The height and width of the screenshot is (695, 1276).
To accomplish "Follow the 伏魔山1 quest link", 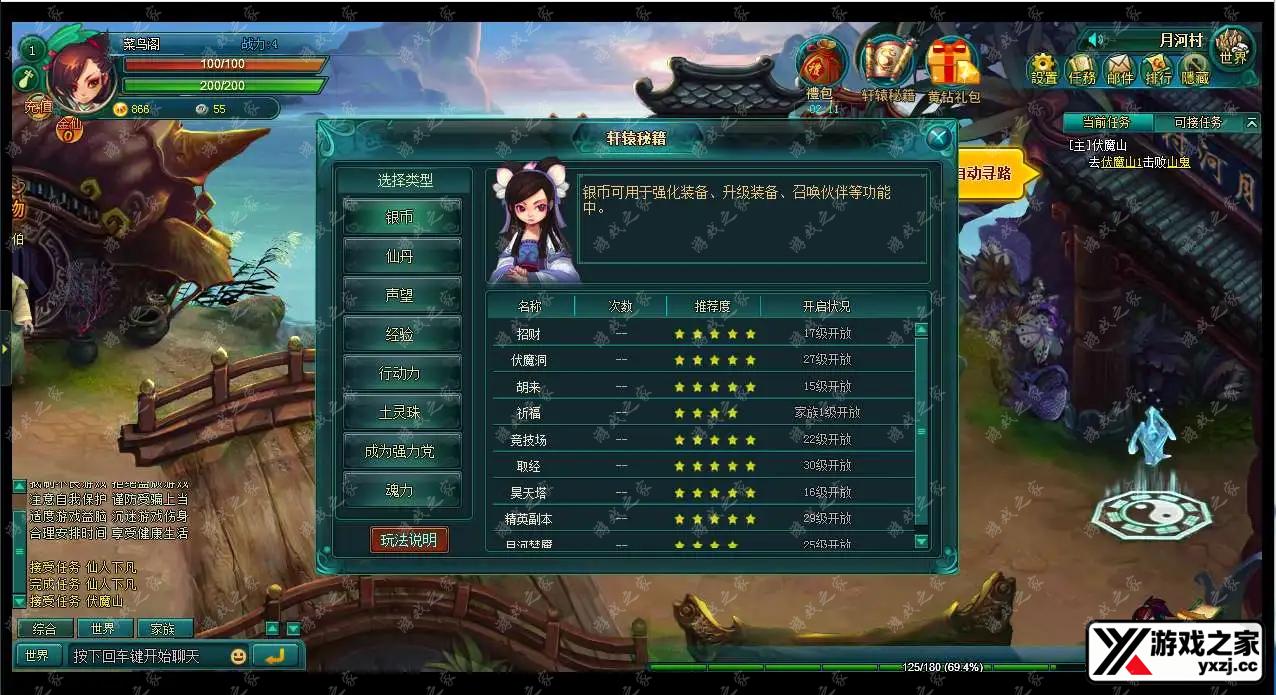I will click(x=1124, y=161).
